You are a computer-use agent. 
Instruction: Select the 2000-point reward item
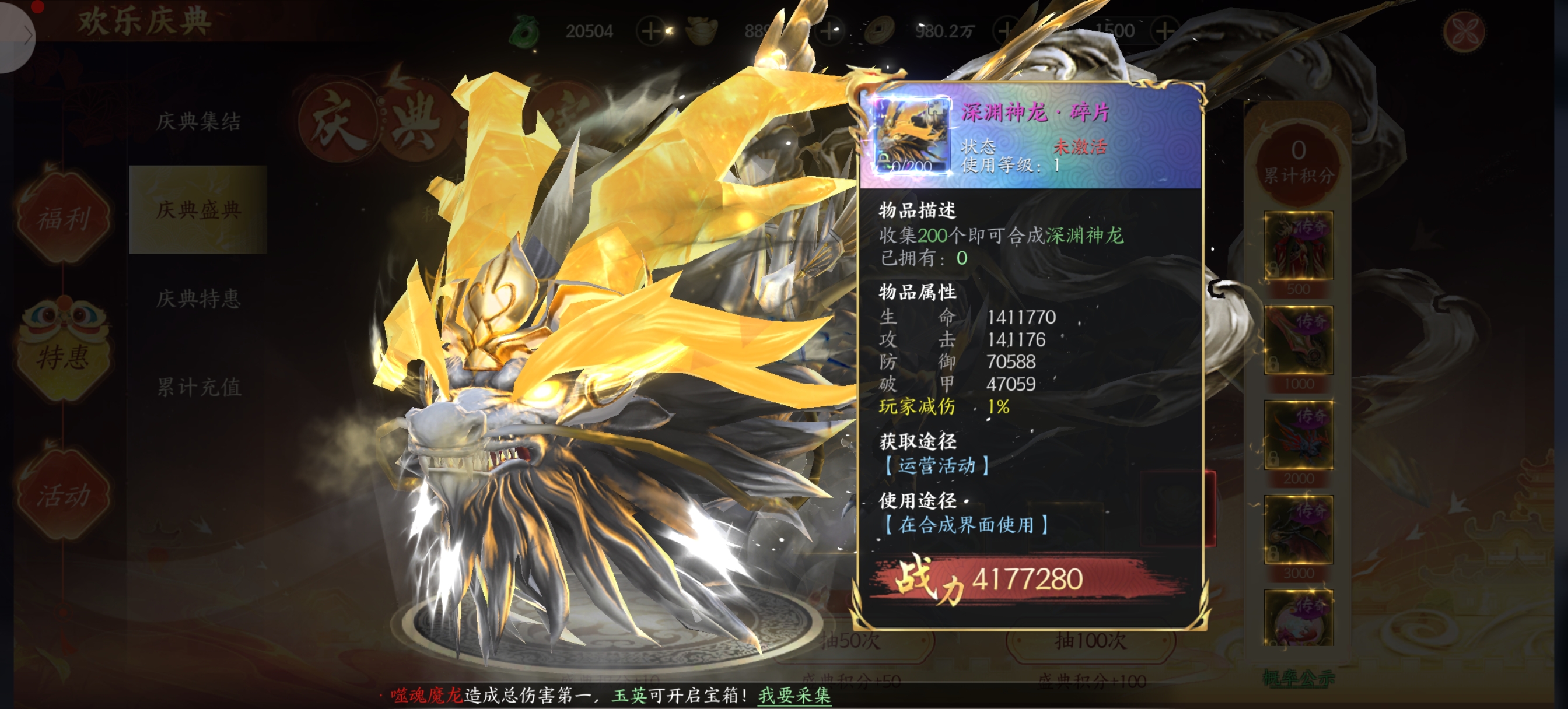(1298, 435)
